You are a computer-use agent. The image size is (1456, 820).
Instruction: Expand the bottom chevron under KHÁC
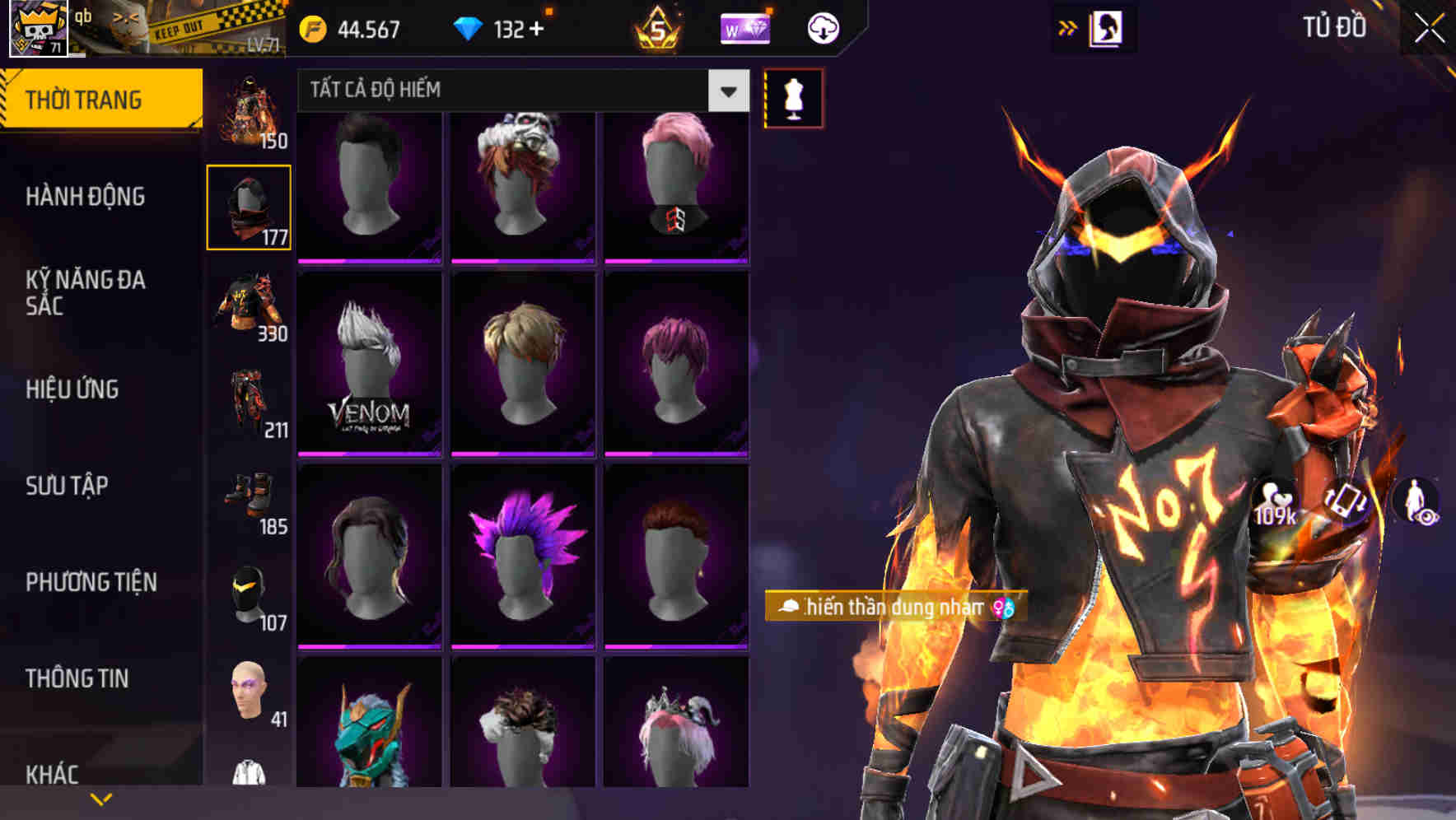pos(99,799)
